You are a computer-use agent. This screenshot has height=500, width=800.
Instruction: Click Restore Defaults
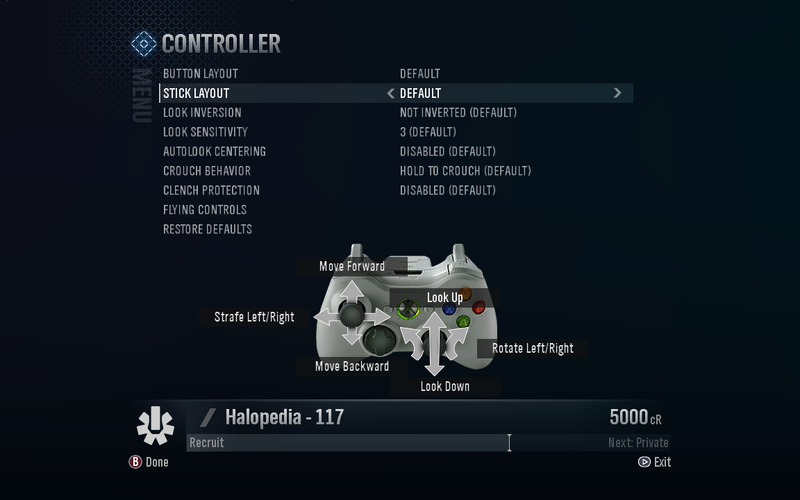(207, 229)
